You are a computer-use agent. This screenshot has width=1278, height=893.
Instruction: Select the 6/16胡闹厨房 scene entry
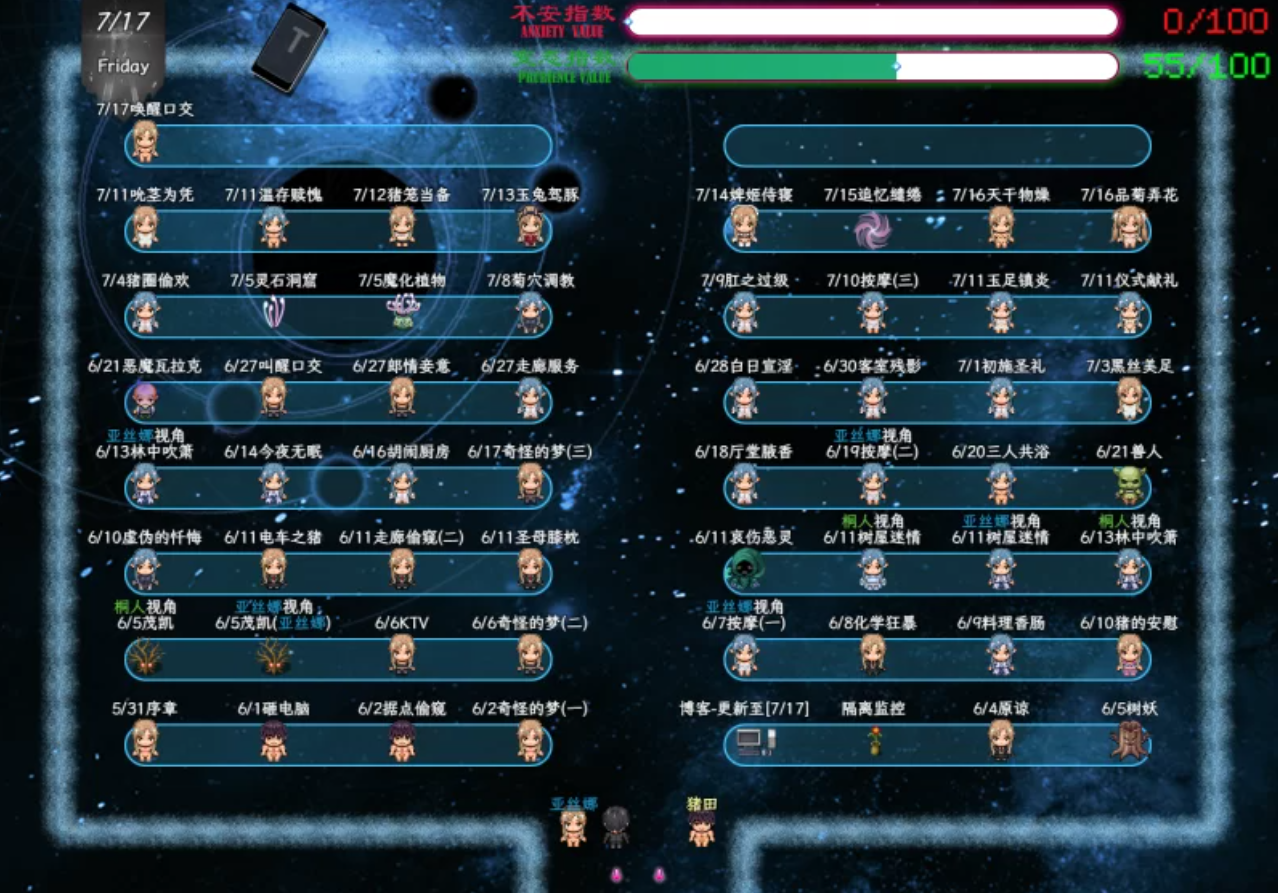point(402,485)
